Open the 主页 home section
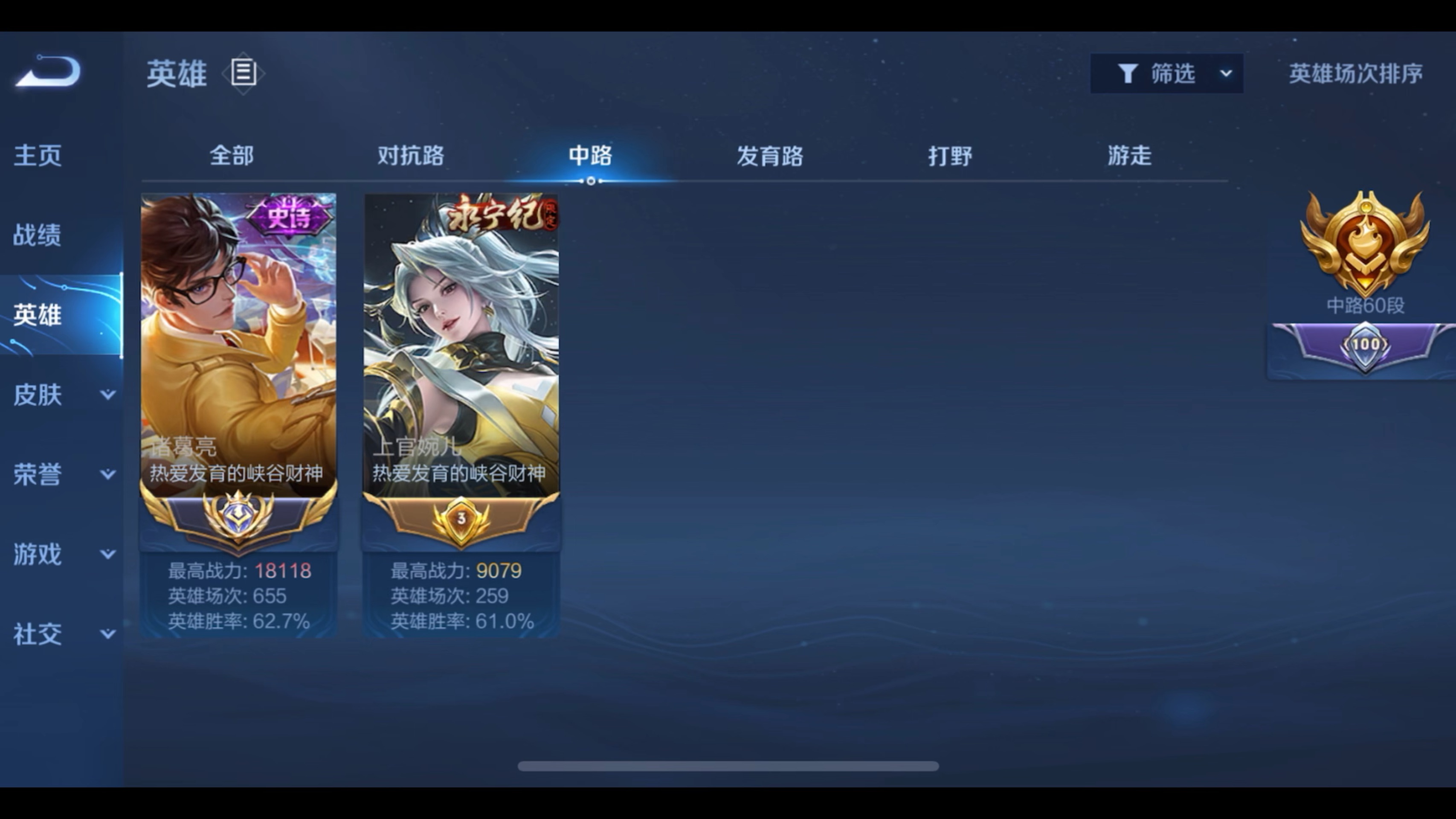This screenshot has height=819, width=1456. (37, 157)
